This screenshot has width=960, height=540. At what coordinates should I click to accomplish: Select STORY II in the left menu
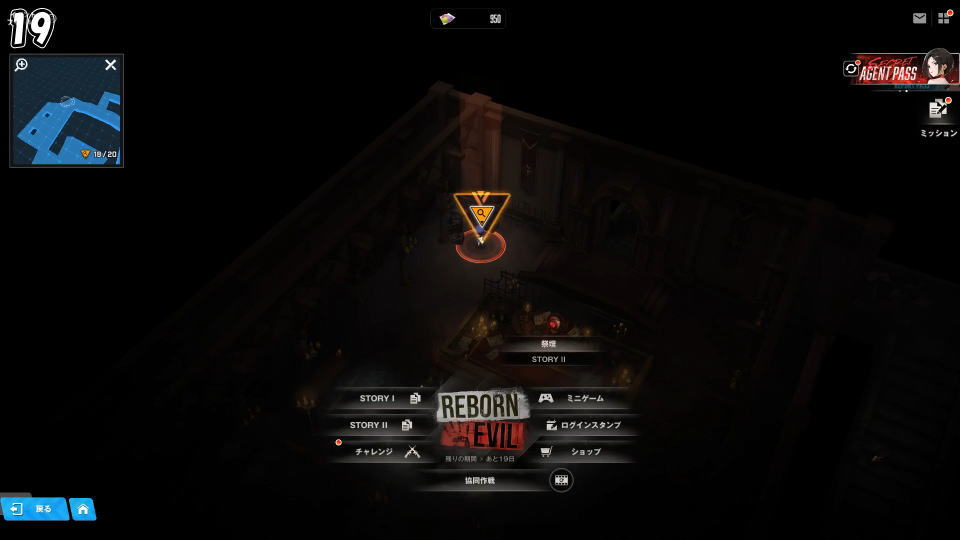(376, 425)
